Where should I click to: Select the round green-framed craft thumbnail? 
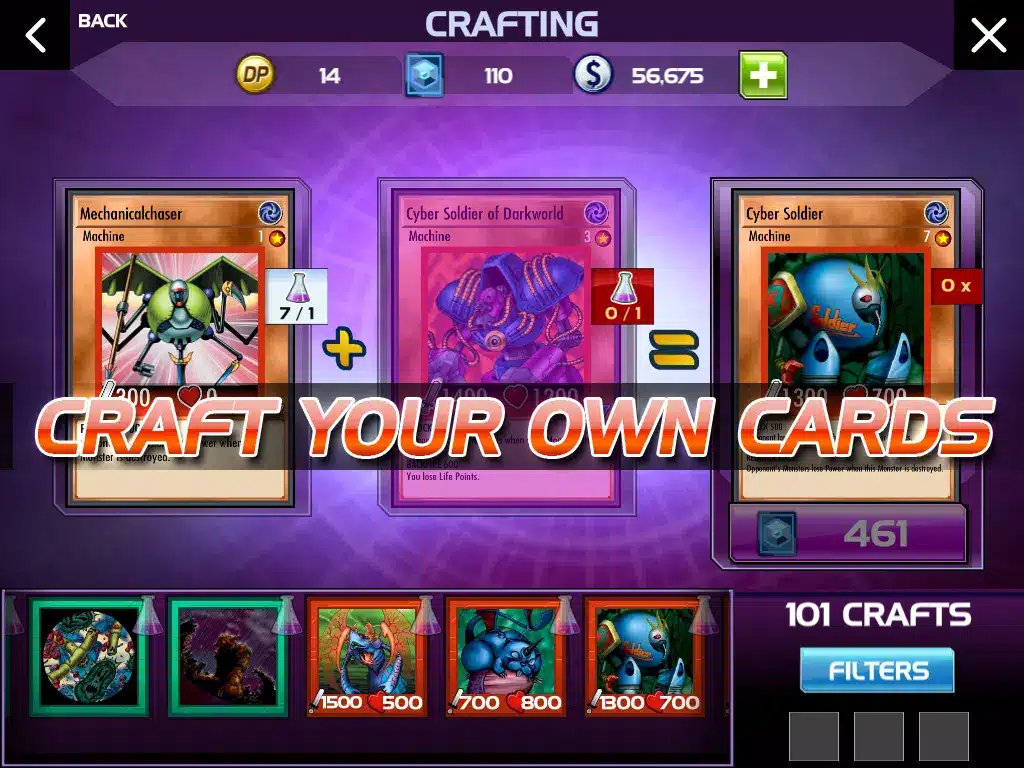[88, 657]
